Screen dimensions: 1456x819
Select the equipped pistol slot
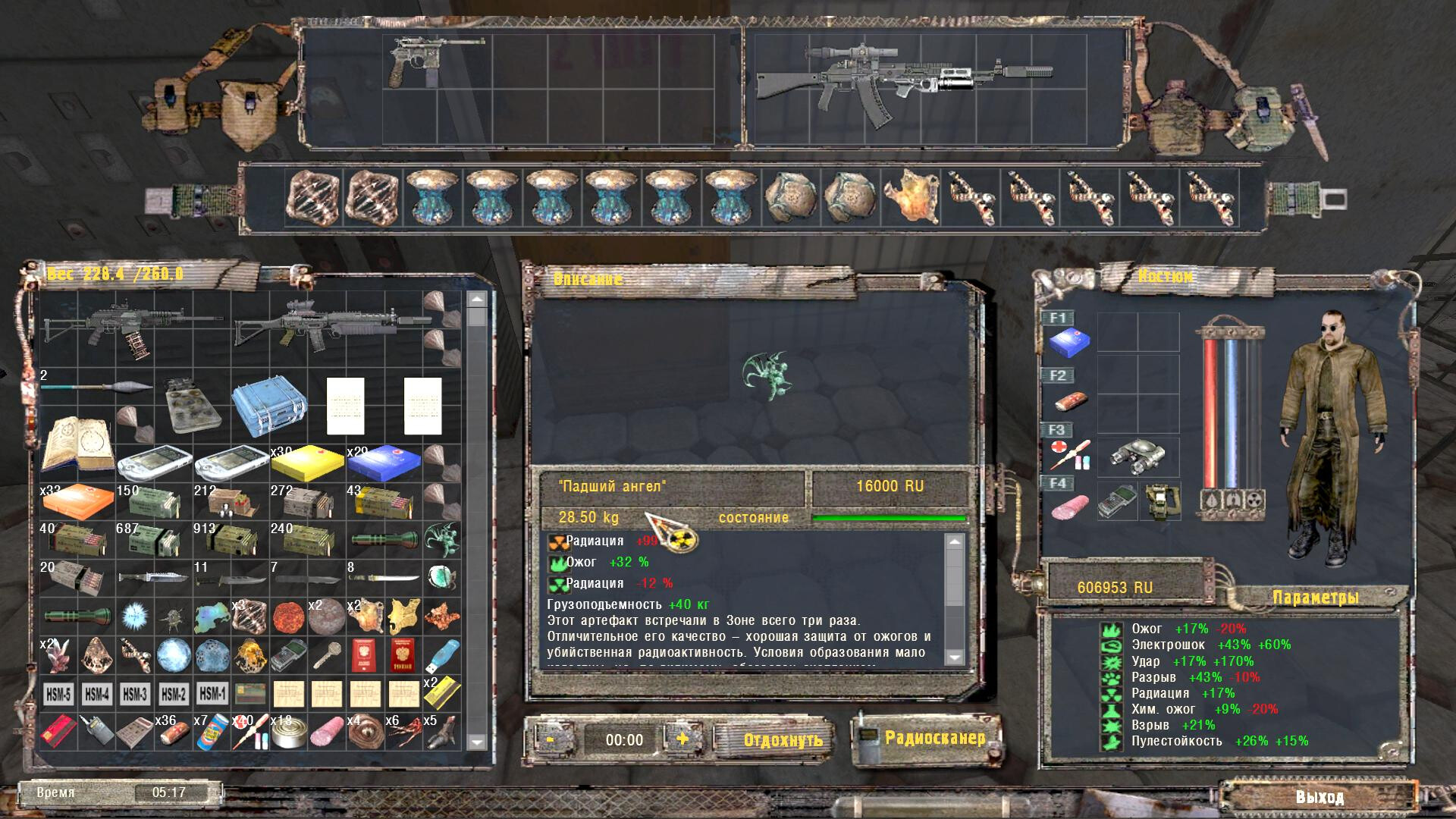[416, 62]
